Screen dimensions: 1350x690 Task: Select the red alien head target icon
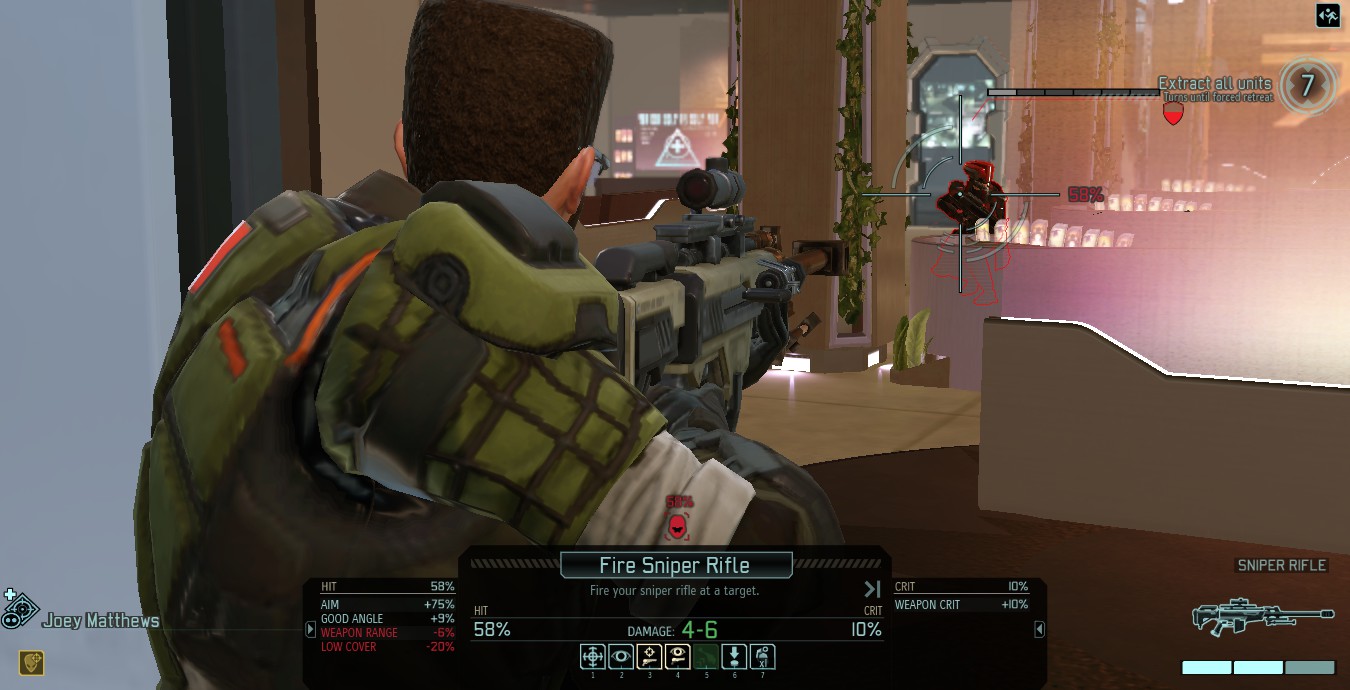point(678,524)
